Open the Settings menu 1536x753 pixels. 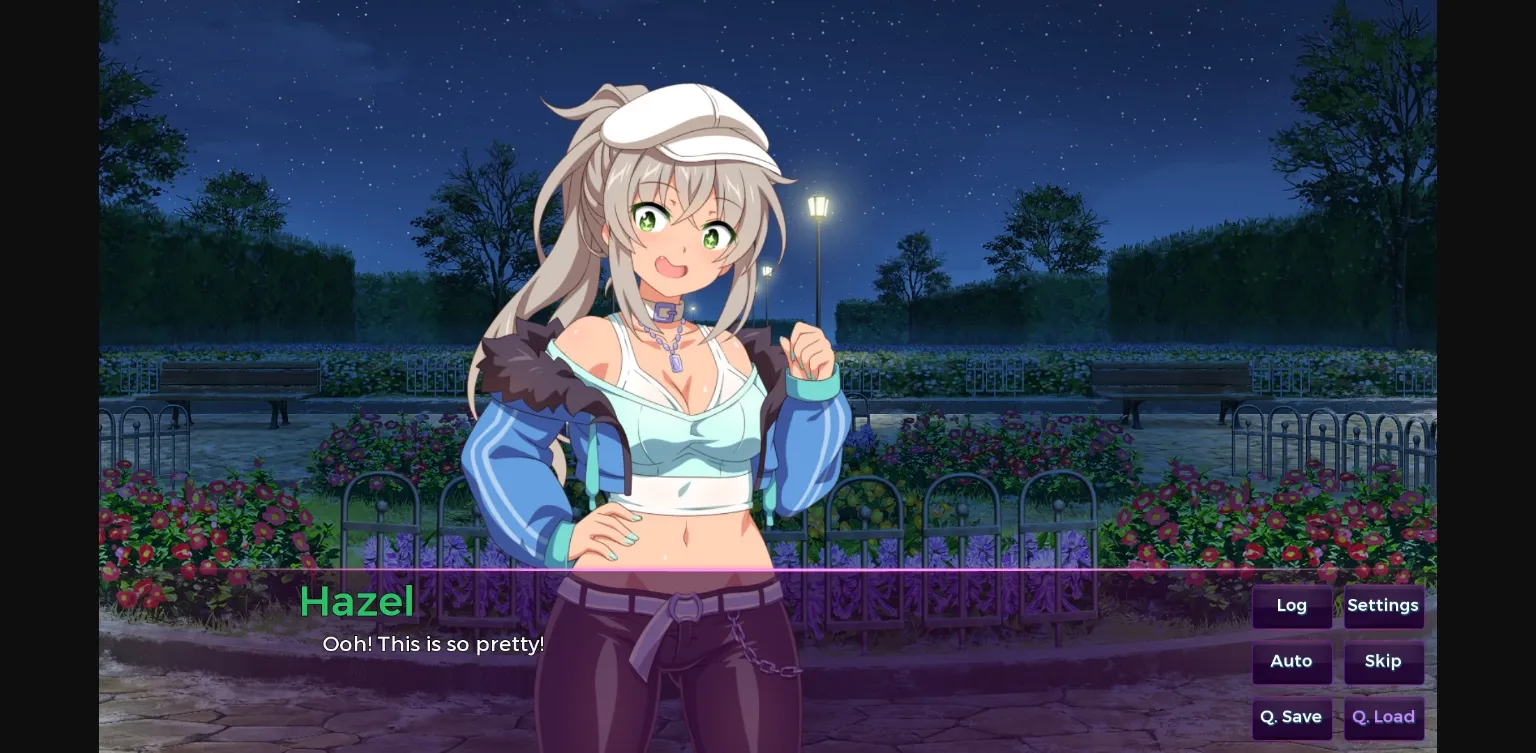pos(1383,605)
